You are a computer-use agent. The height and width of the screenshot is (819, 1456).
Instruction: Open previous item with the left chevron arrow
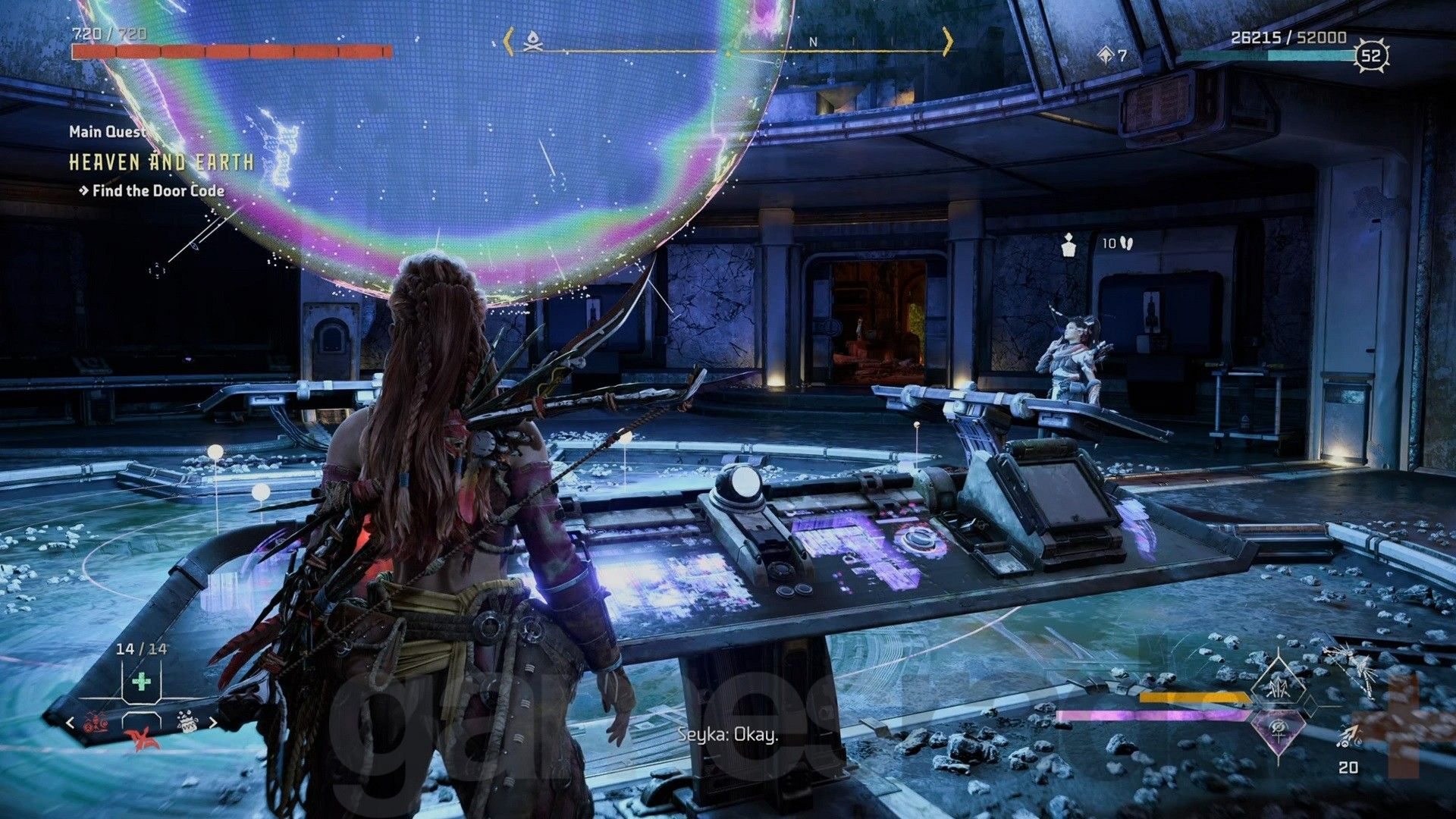coord(69,723)
